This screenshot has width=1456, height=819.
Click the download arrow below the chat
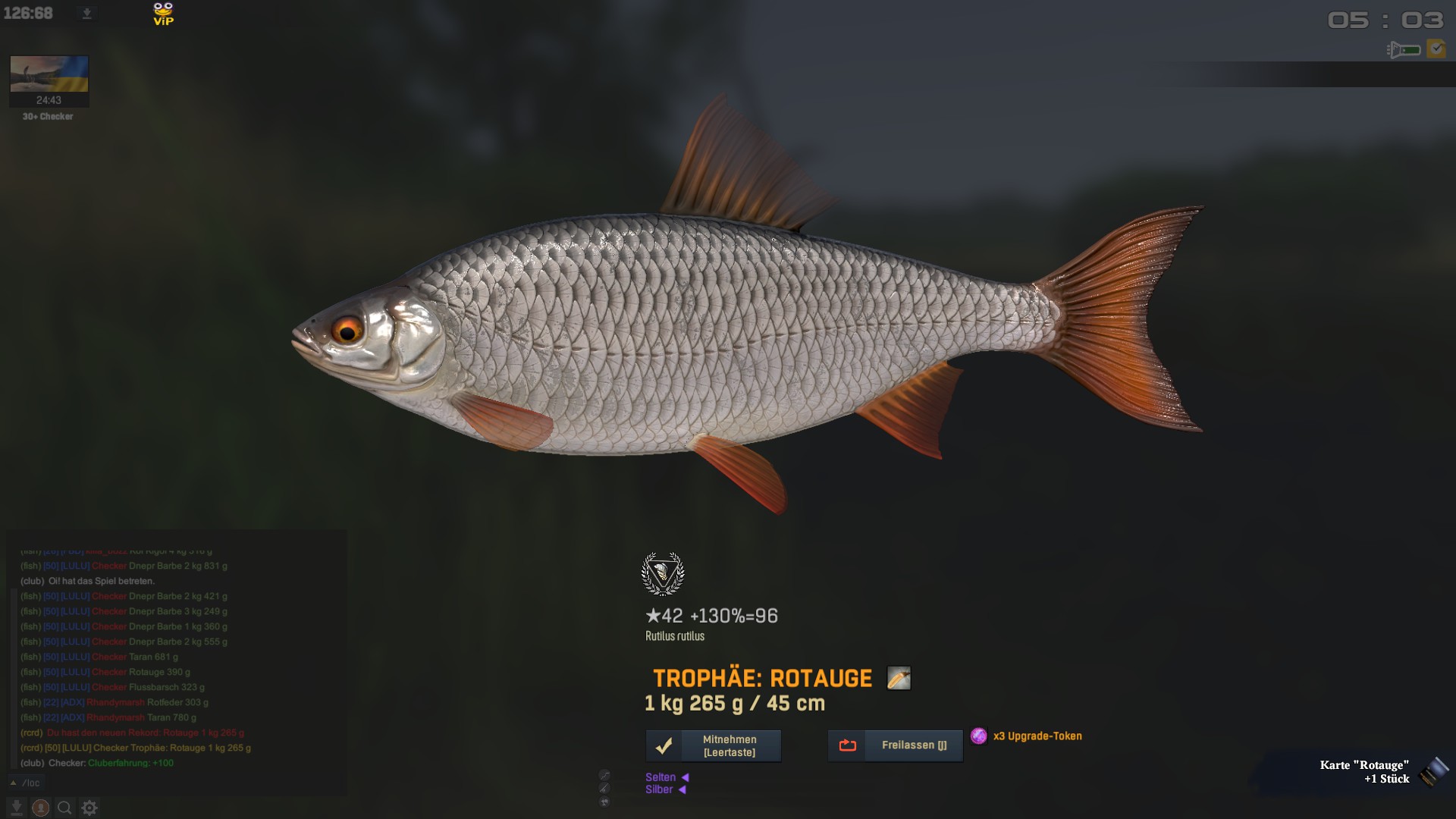[x=16, y=808]
